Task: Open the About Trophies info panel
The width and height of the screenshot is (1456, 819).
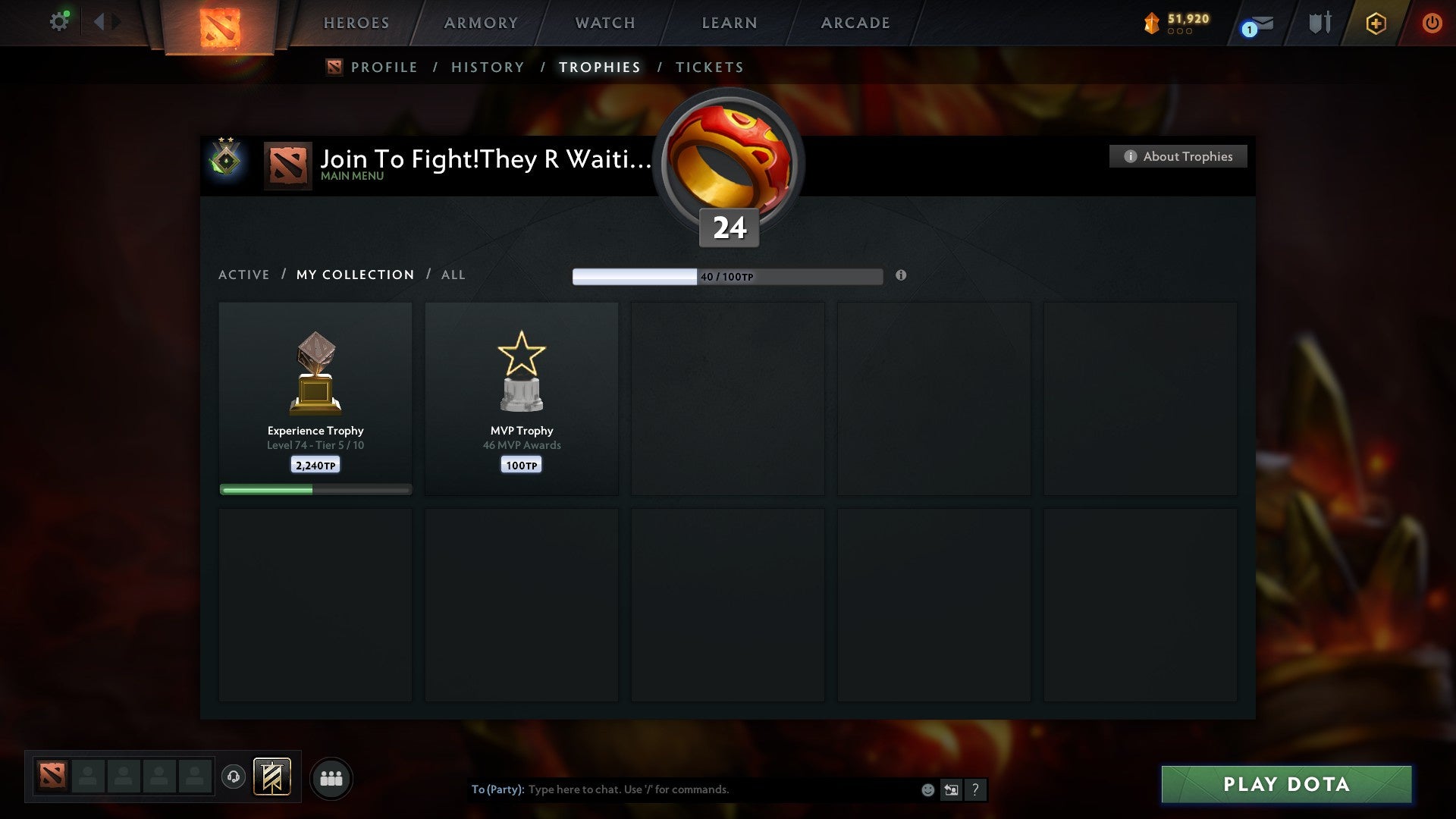Action: (x=1178, y=156)
